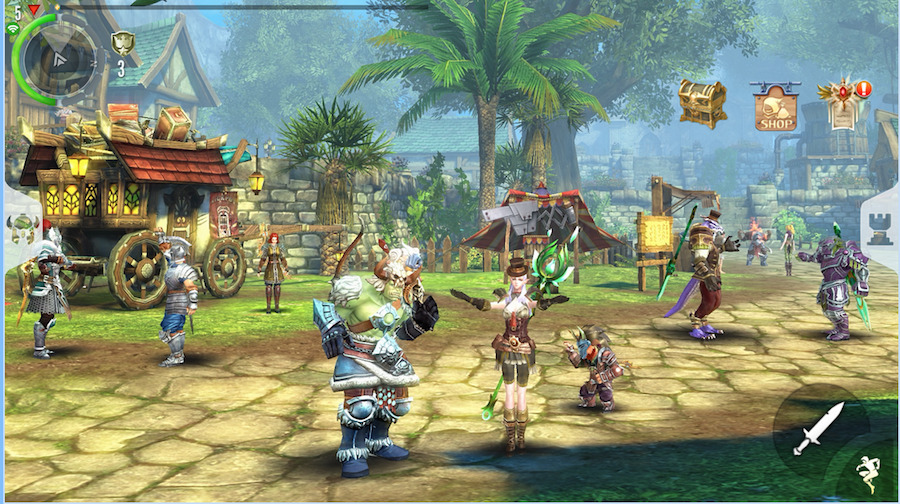900x504 pixels.
Task: Open the castle tower side tab
Action: (880, 229)
